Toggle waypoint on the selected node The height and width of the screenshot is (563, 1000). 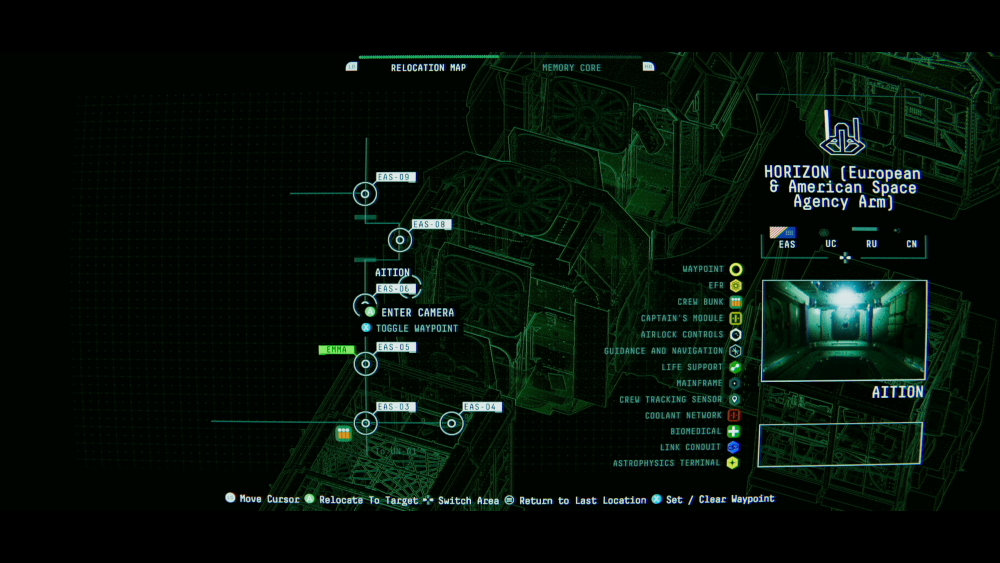point(417,328)
